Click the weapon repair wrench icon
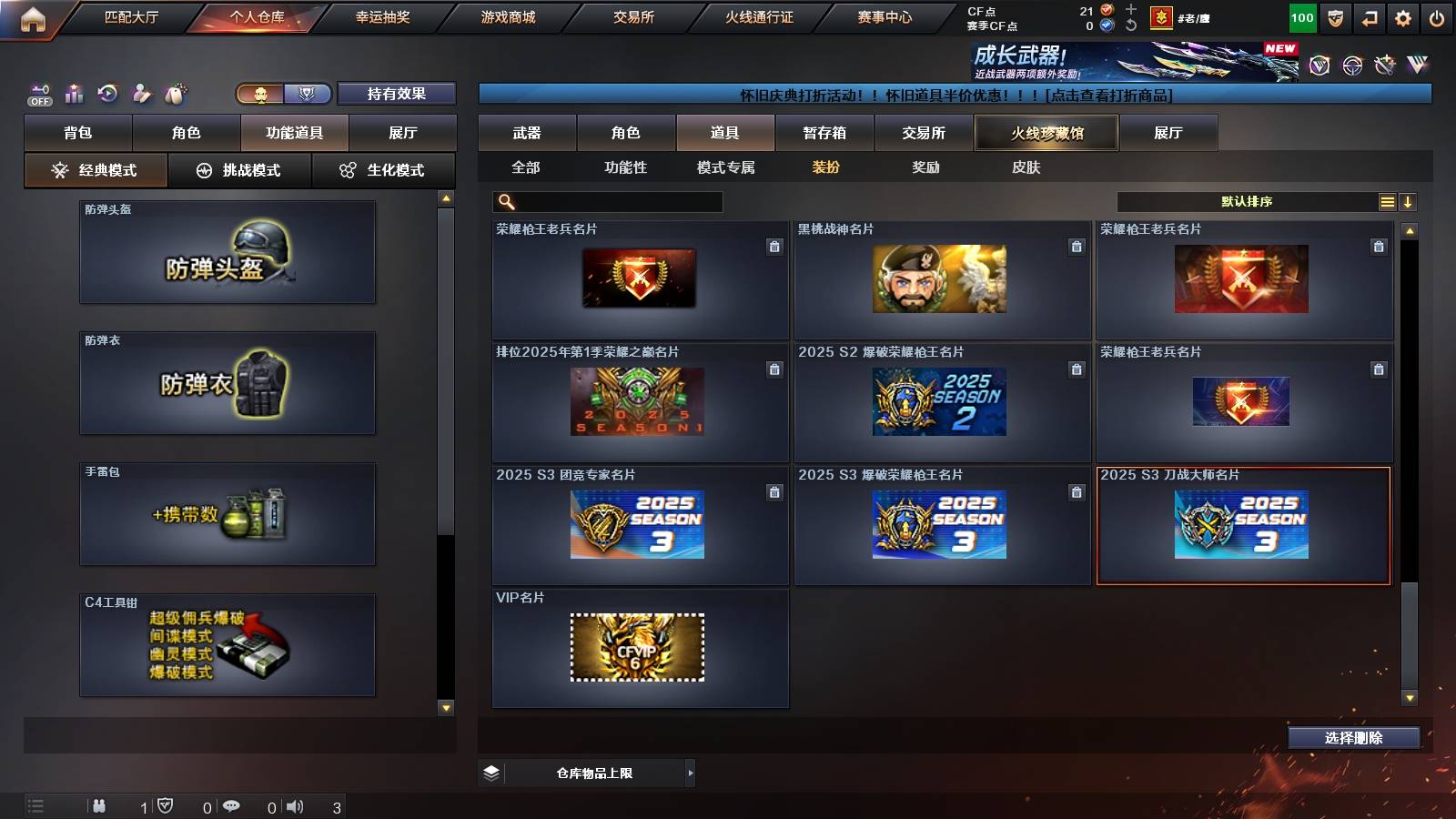Screen dimensions: 1456x819 140,93
